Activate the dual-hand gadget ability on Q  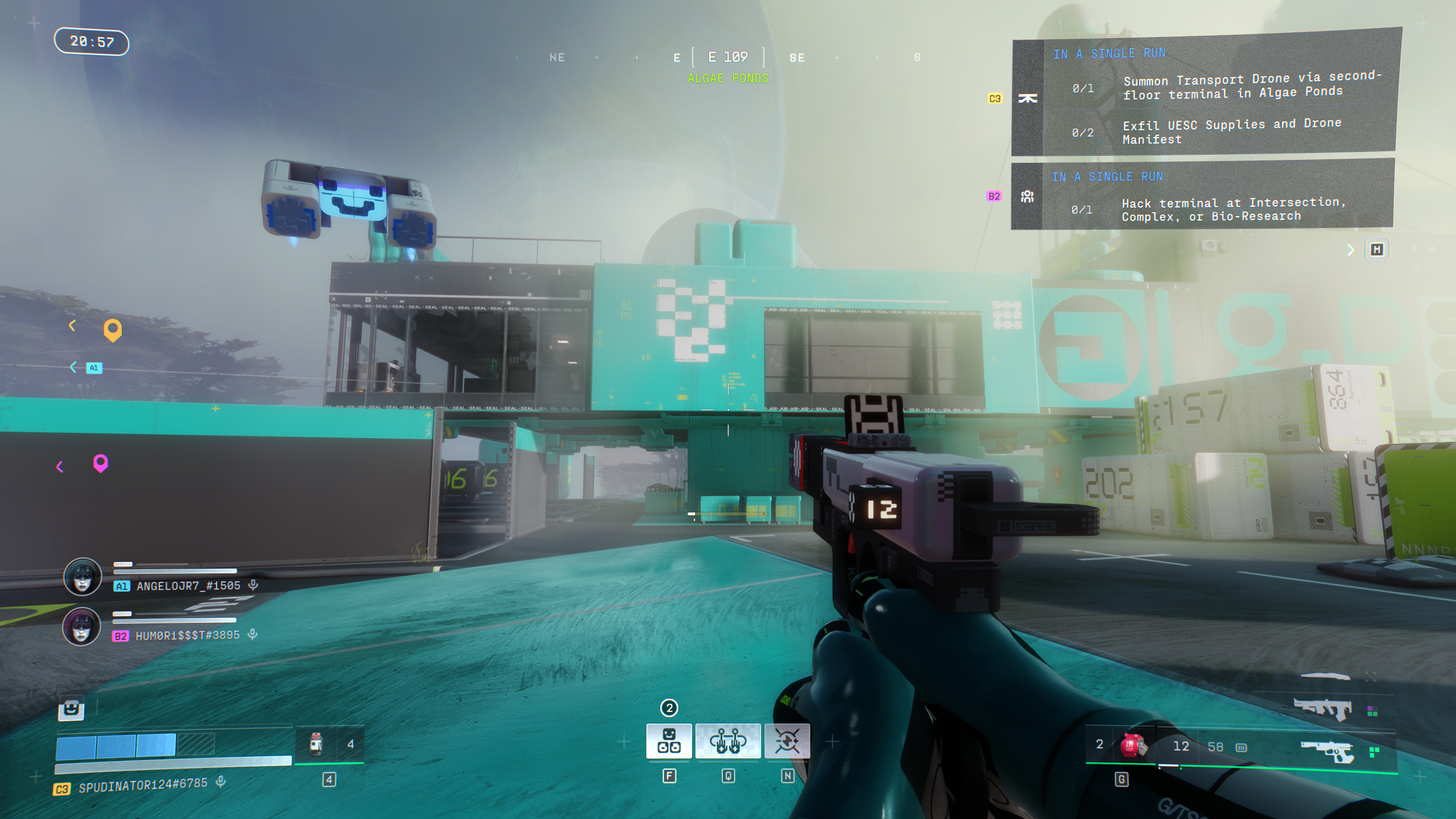[x=728, y=741]
